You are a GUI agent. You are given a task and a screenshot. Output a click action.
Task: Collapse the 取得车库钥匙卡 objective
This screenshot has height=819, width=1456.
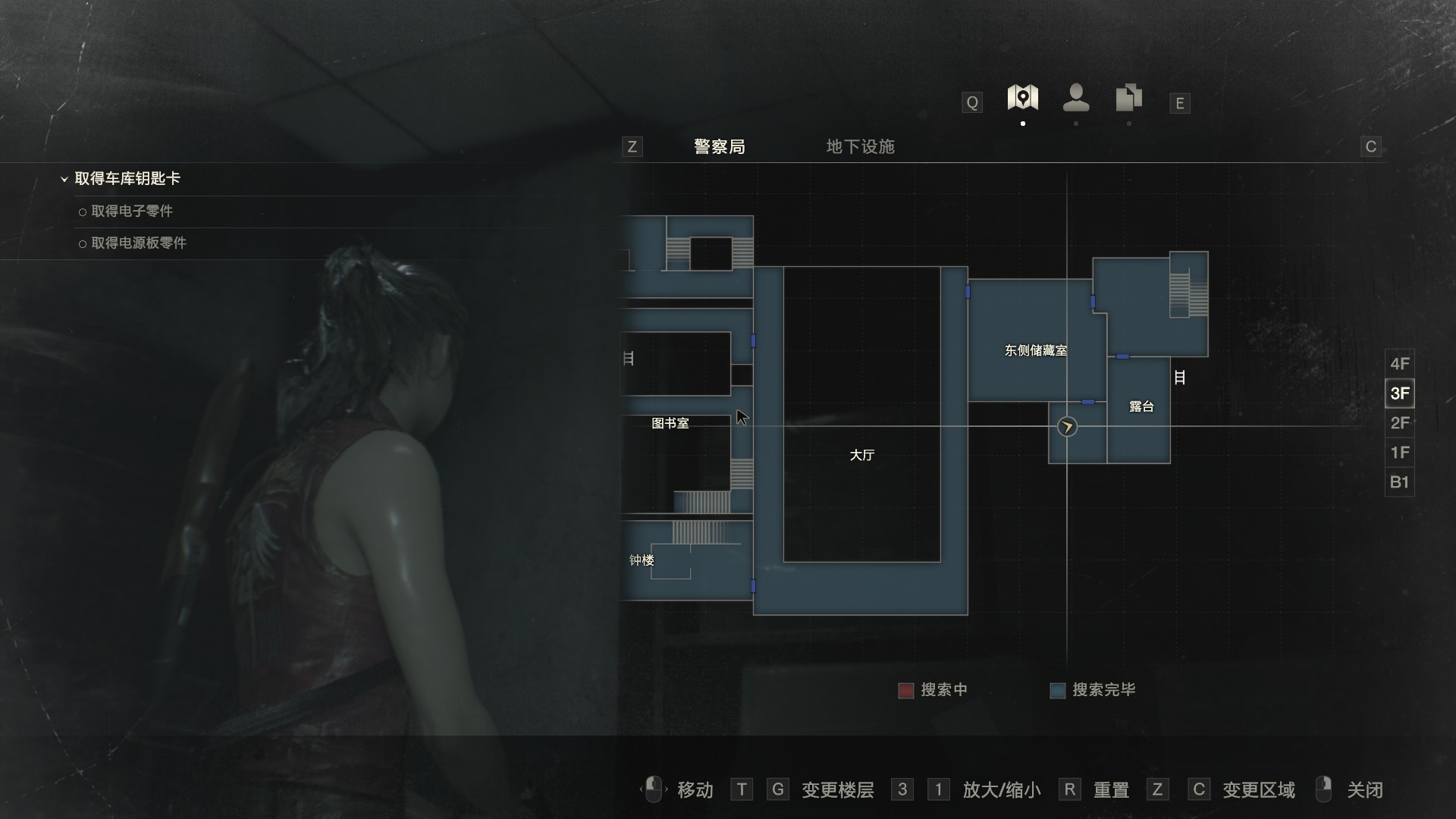64,179
